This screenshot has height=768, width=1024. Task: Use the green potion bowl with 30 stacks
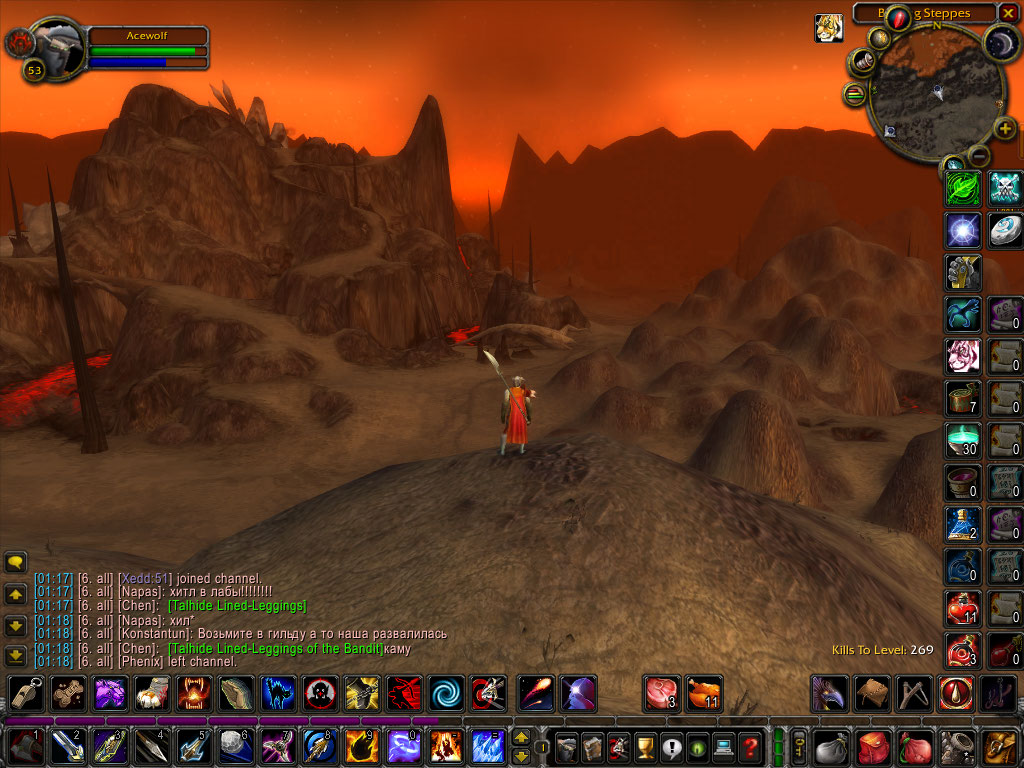[963, 440]
